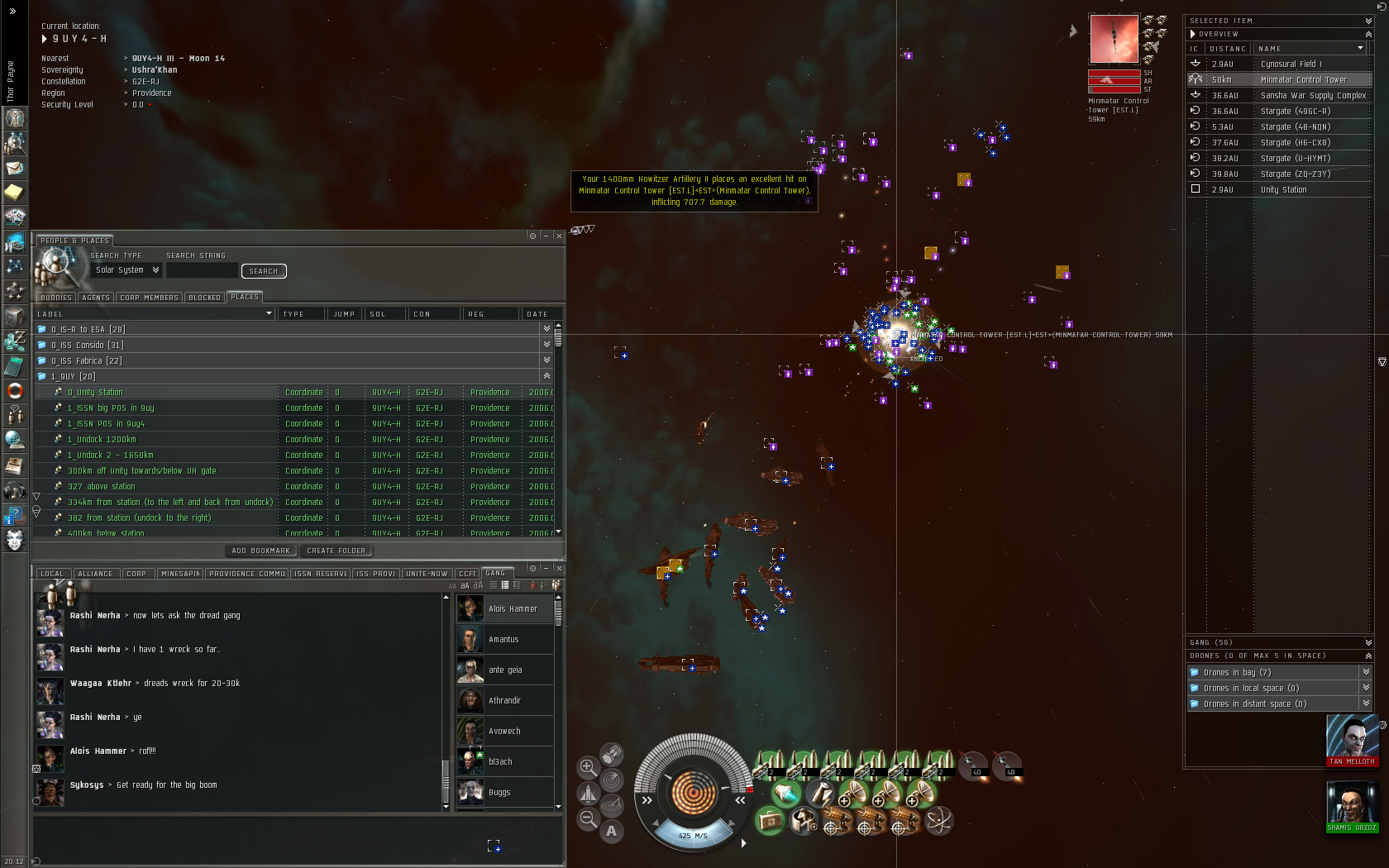Open the Agents tab
Viewport: 1389px width, 868px height.
(96, 298)
